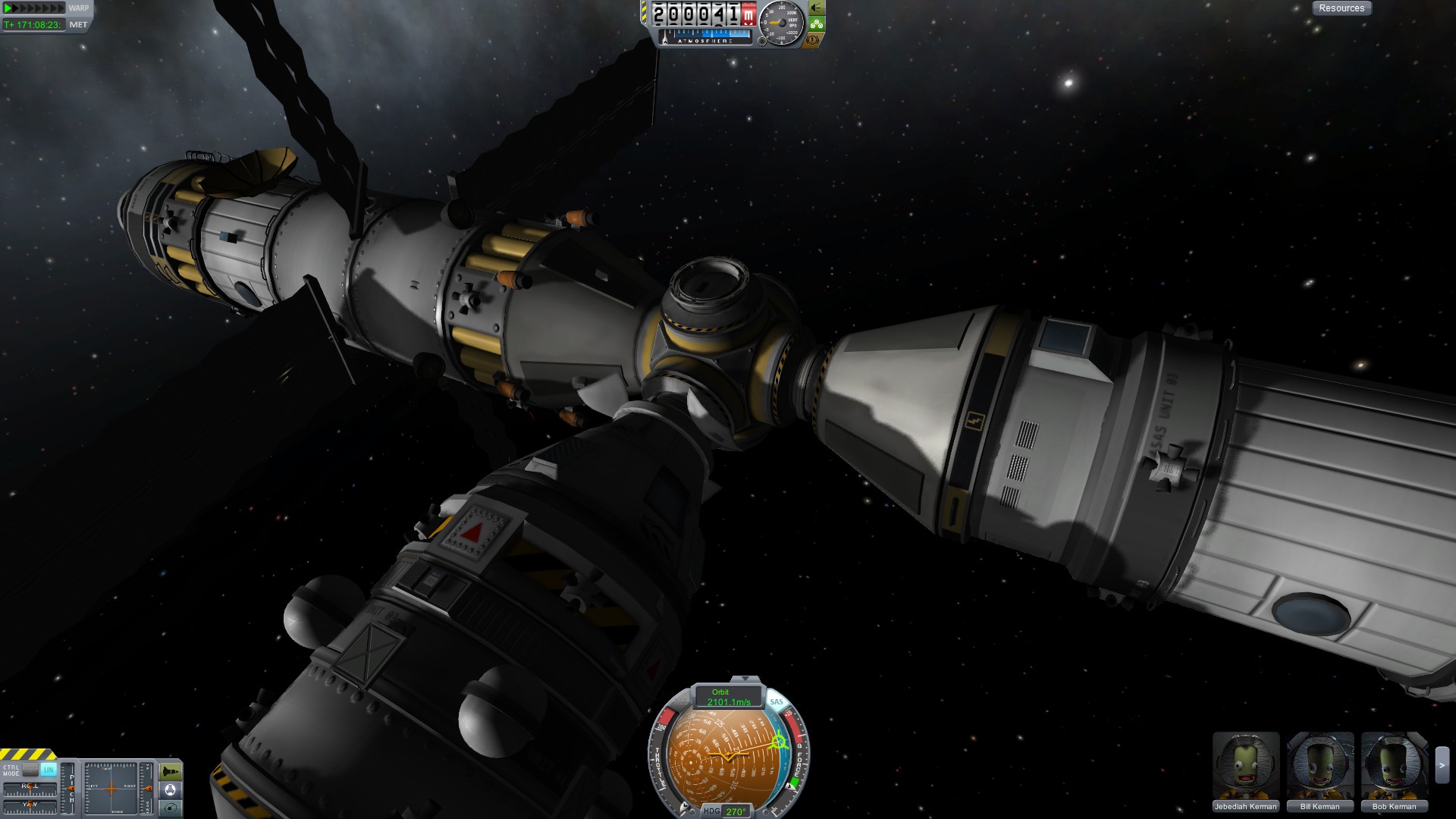The width and height of the screenshot is (1456, 819).
Task: Switch to docking mode icon
Action: point(171,790)
